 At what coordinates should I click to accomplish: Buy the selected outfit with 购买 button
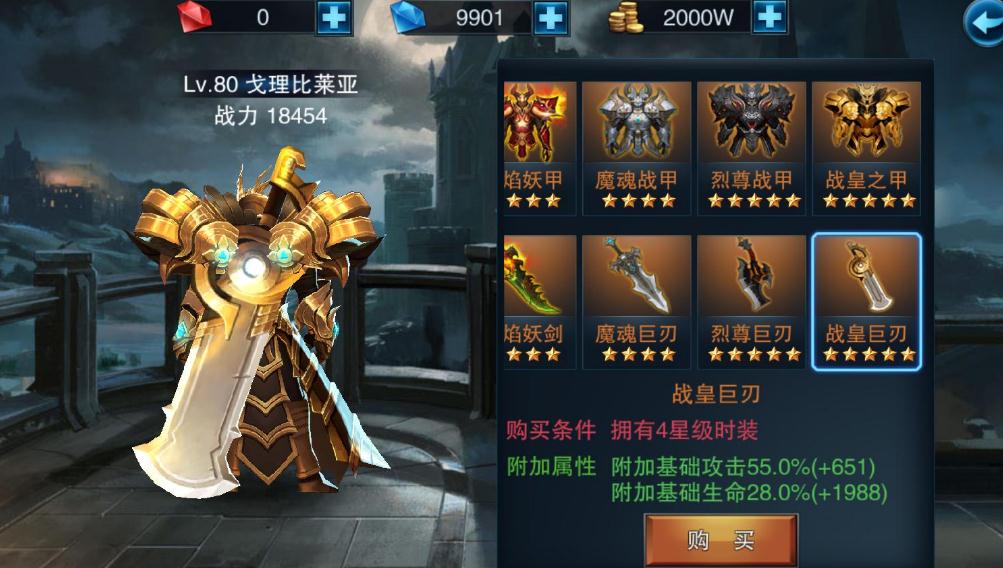(720, 541)
